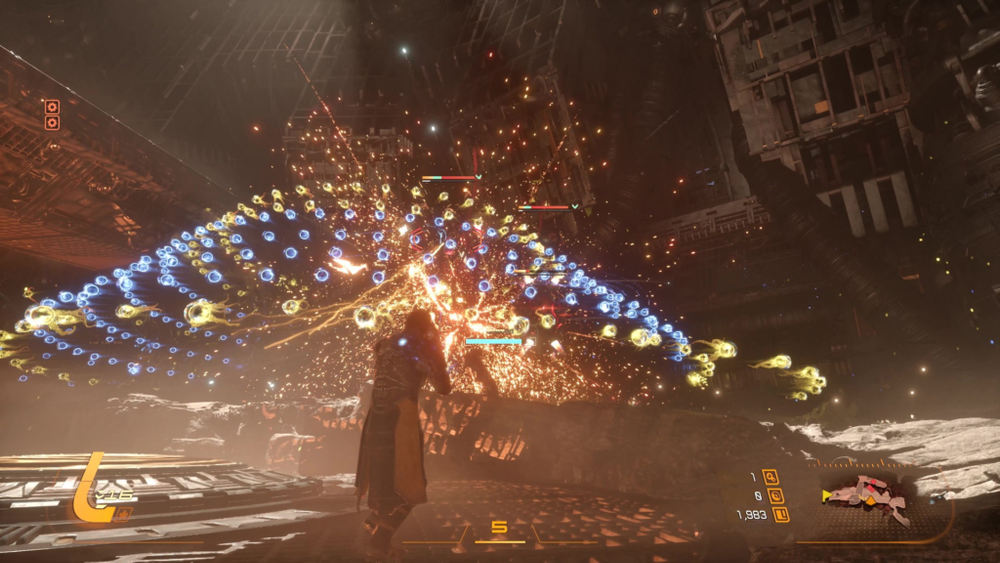Select the healing cross item icon
This screenshot has width=1000, height=563.
tap(123, 514)
